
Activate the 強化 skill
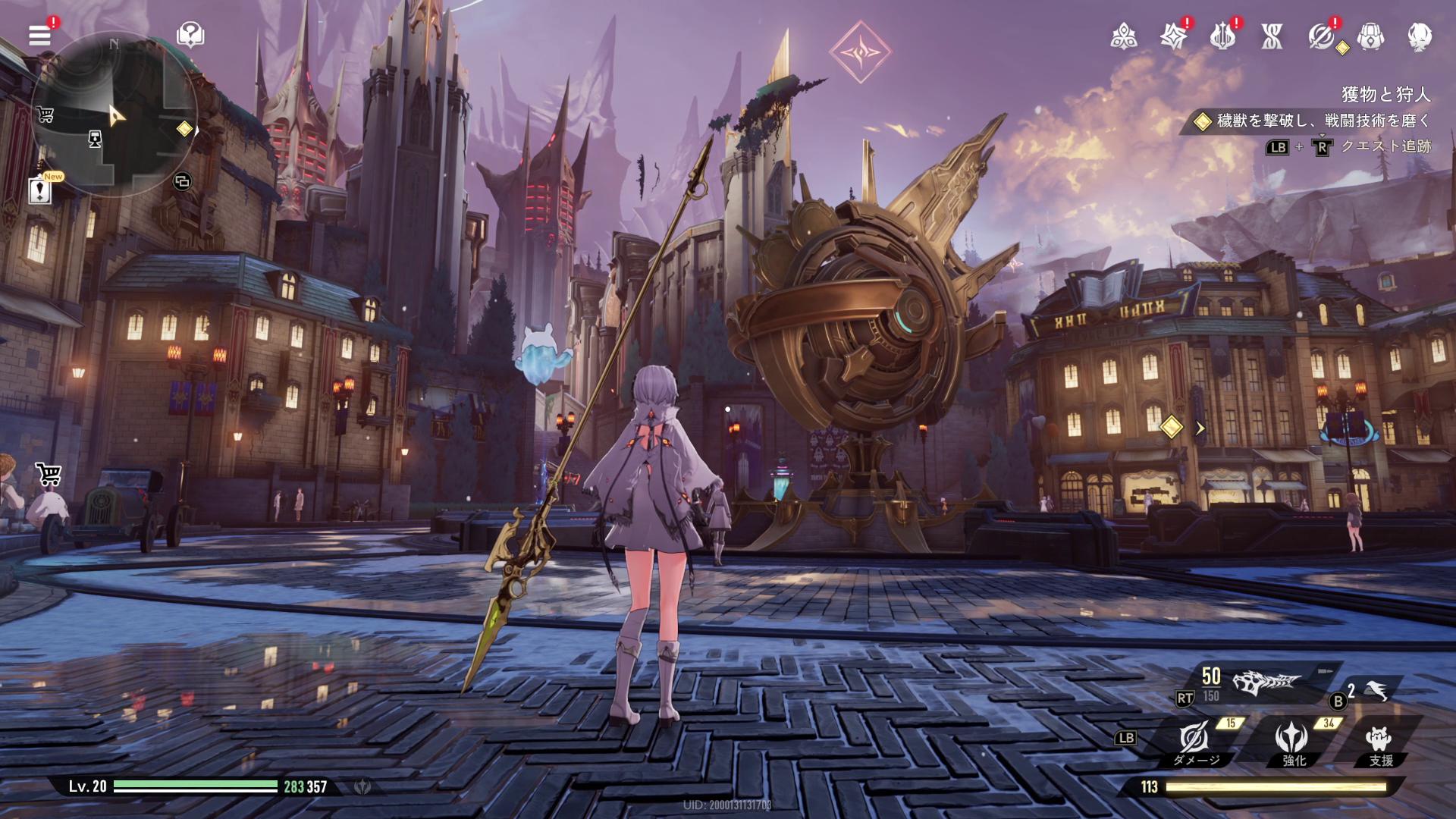click(1291, 741)
